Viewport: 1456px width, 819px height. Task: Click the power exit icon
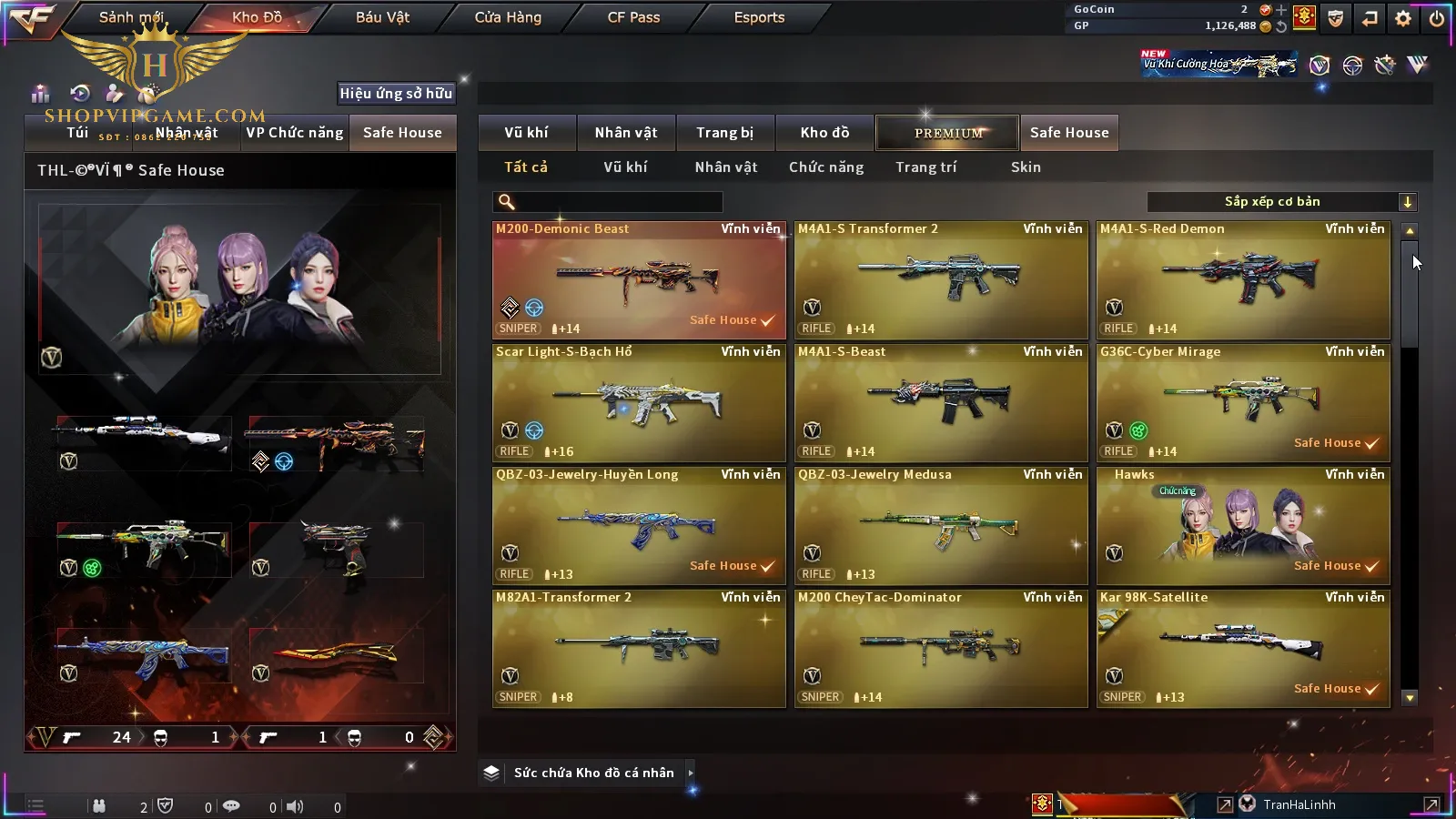[1437, 18]
